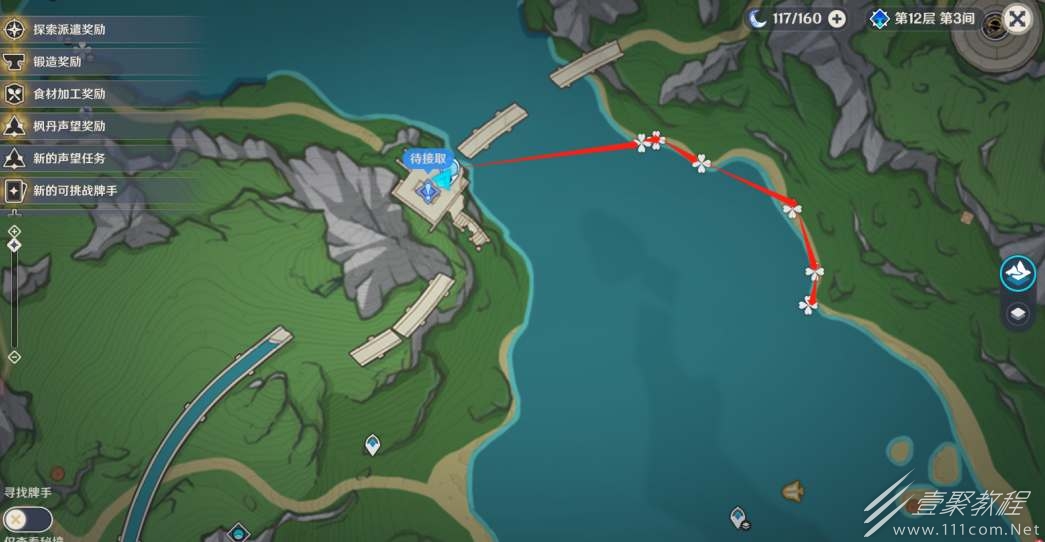Screen dimensions: 1045x542
Task: Toggle the 寻找牌手 card player switch
Action: (x=28, y=519)
